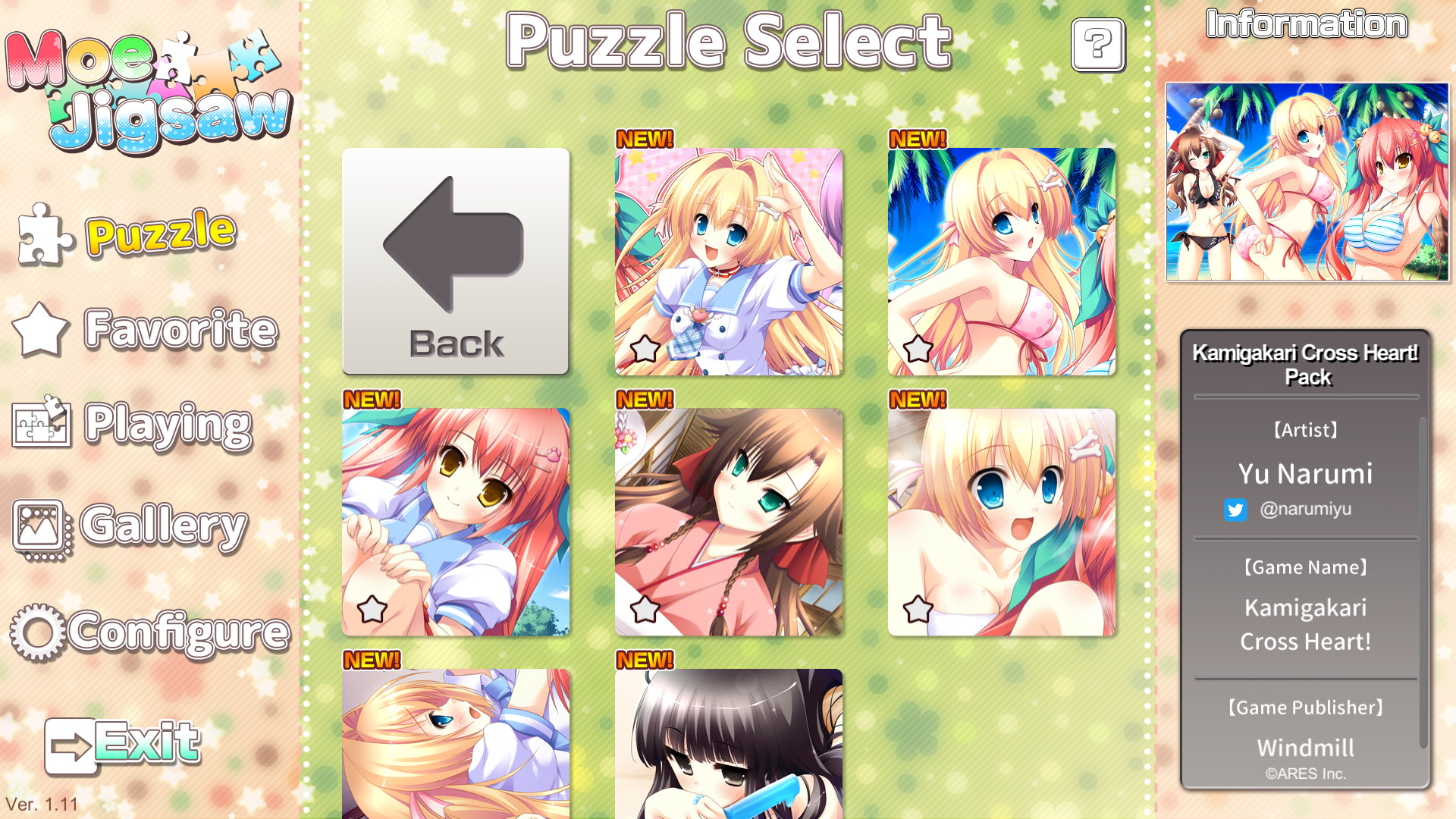Screen dimensions: 1456x819
Task: Open artist's Twitter via the bird icon
Action: [1237, 510]
